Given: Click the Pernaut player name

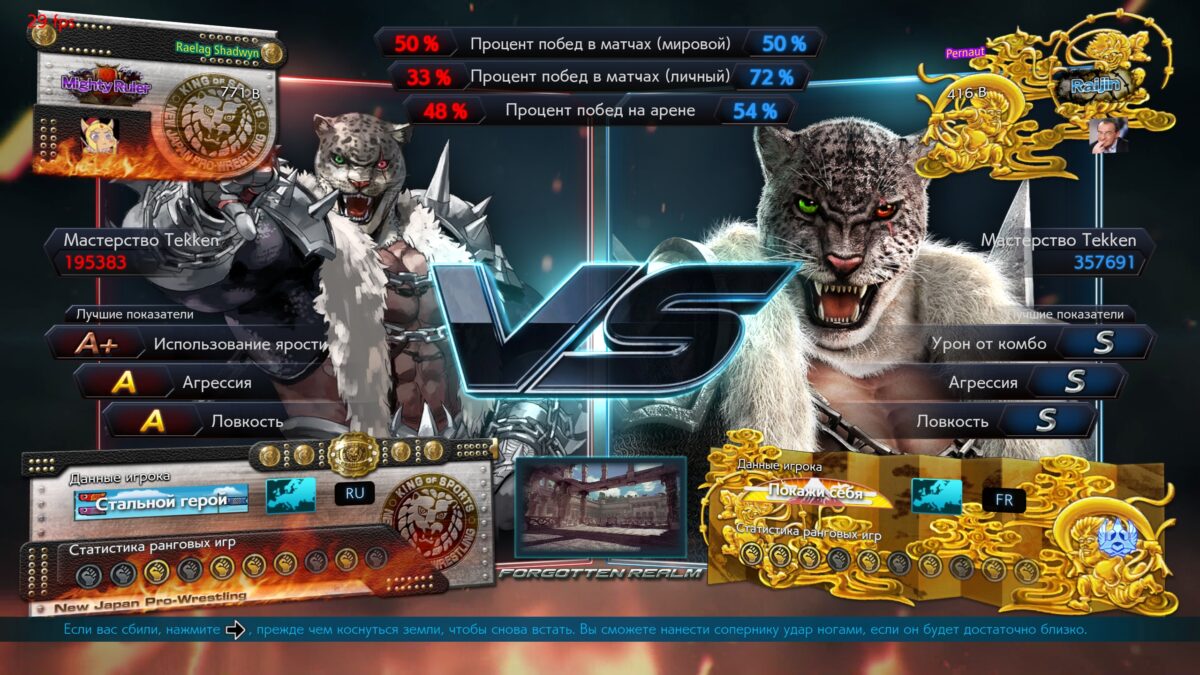Looking at the screenshot, I should point(966,51).
